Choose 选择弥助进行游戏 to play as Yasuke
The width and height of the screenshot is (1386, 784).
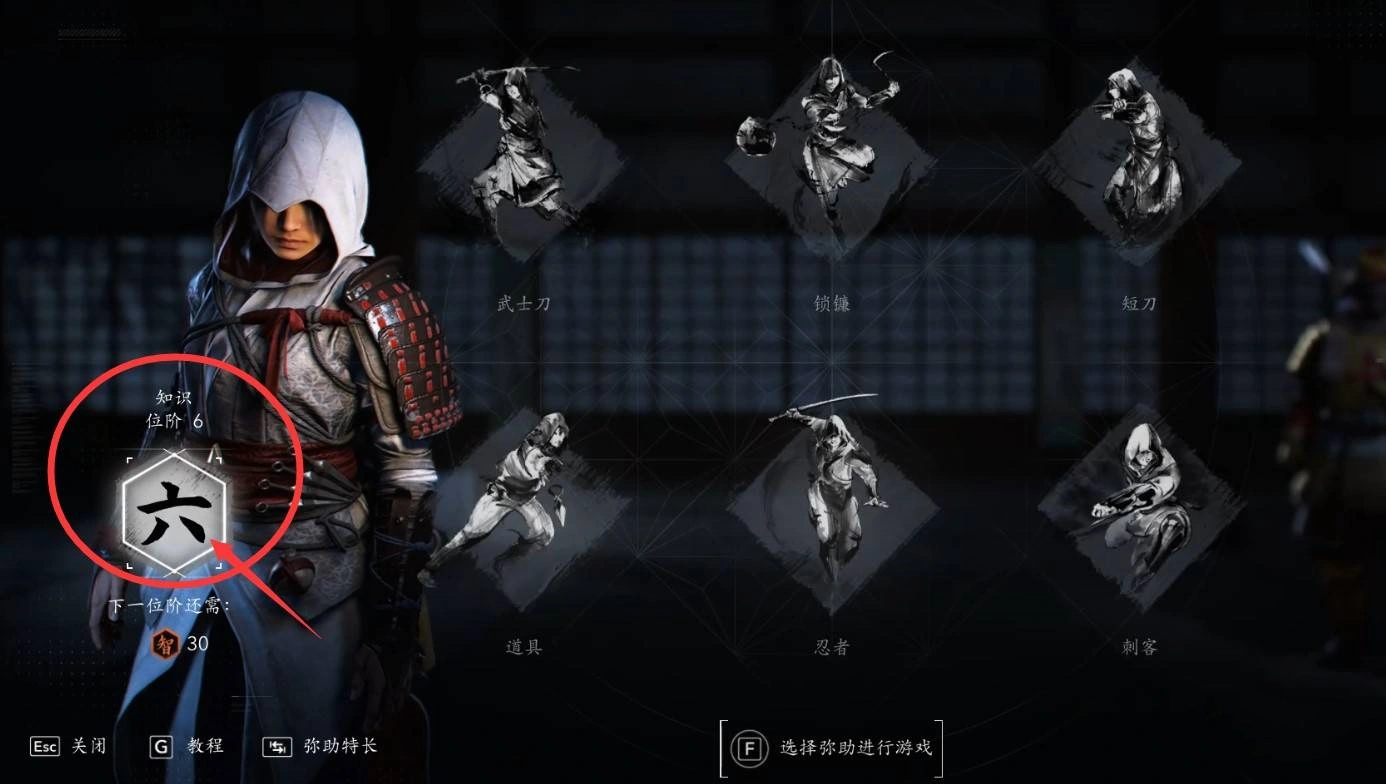point(831,748)
